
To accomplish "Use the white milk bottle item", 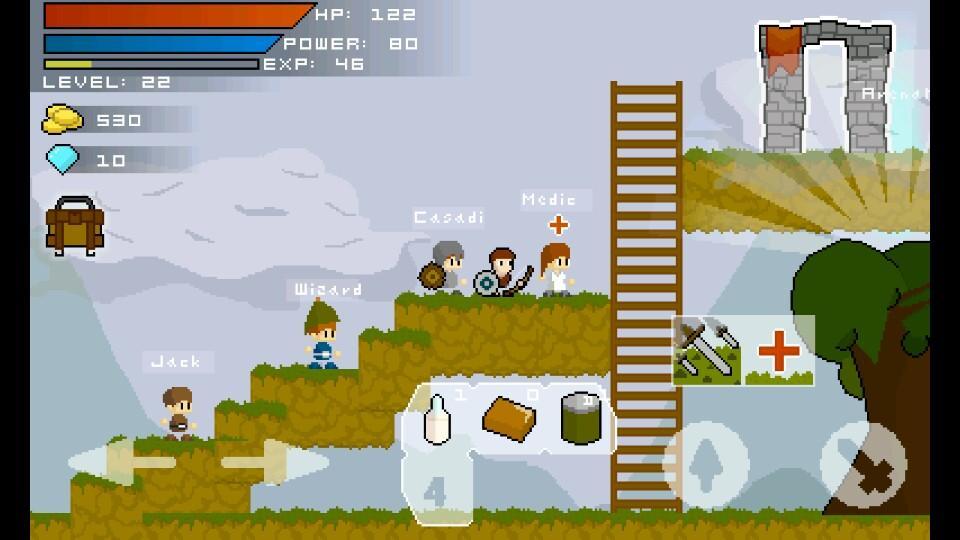I will click(x=437, y=418).
